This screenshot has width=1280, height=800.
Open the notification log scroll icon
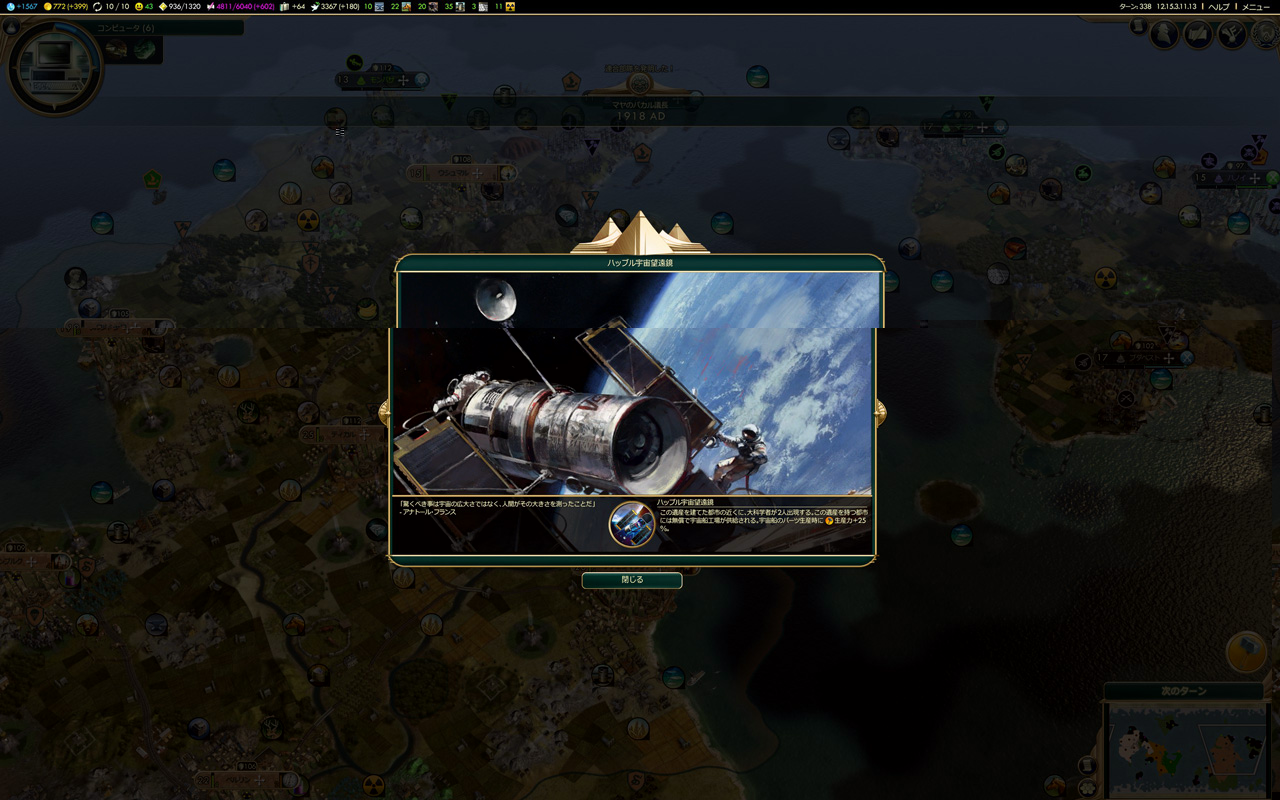(1138, 27)
